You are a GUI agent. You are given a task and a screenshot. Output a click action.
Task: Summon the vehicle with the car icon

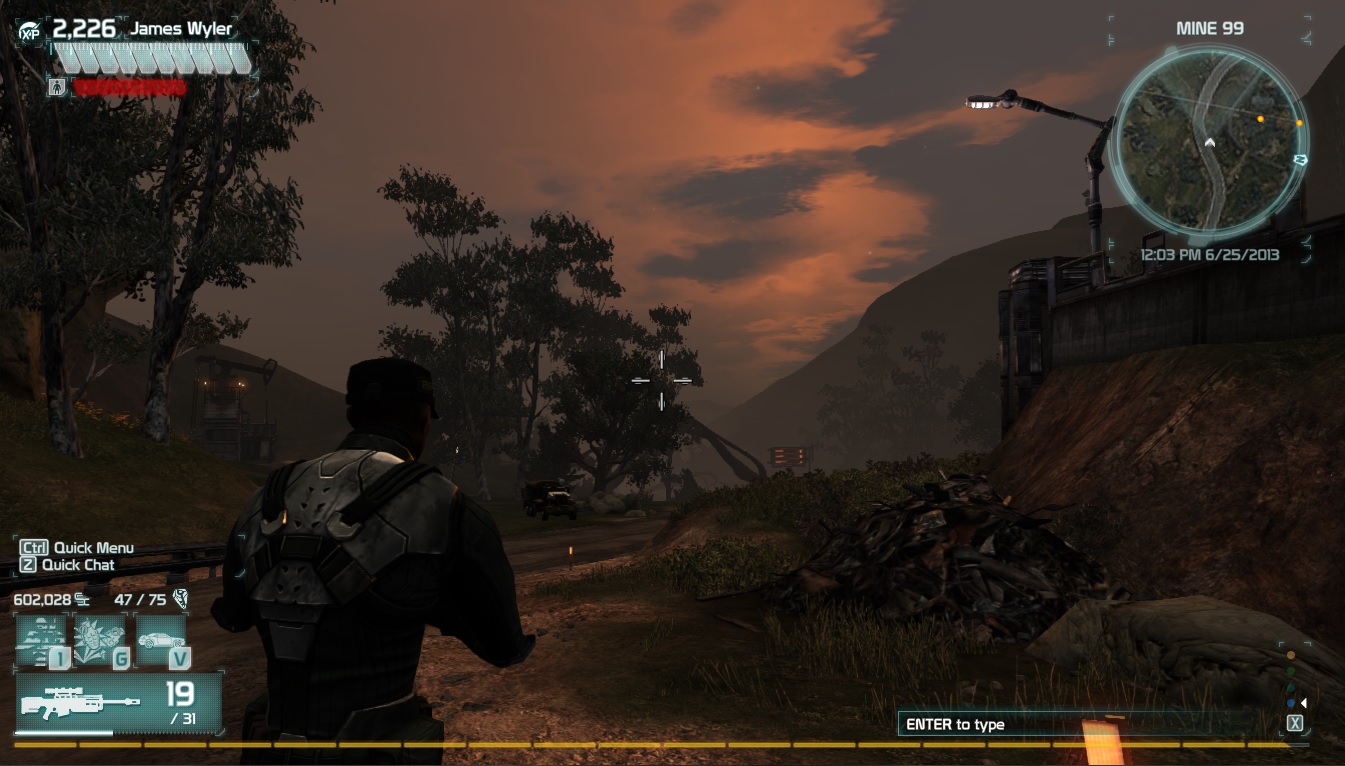click(160, 641)
